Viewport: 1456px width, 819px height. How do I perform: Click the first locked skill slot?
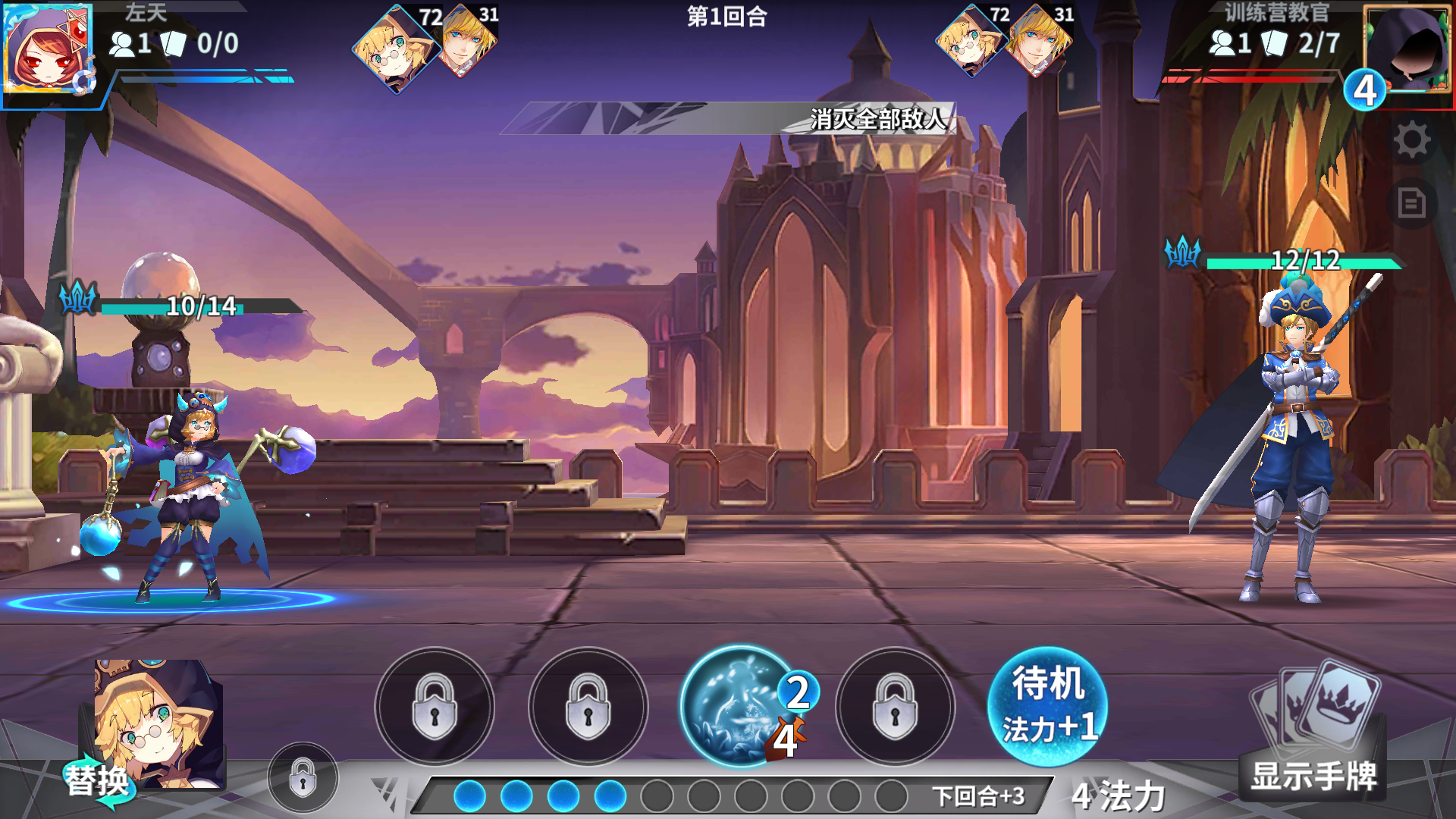point(435,705)
